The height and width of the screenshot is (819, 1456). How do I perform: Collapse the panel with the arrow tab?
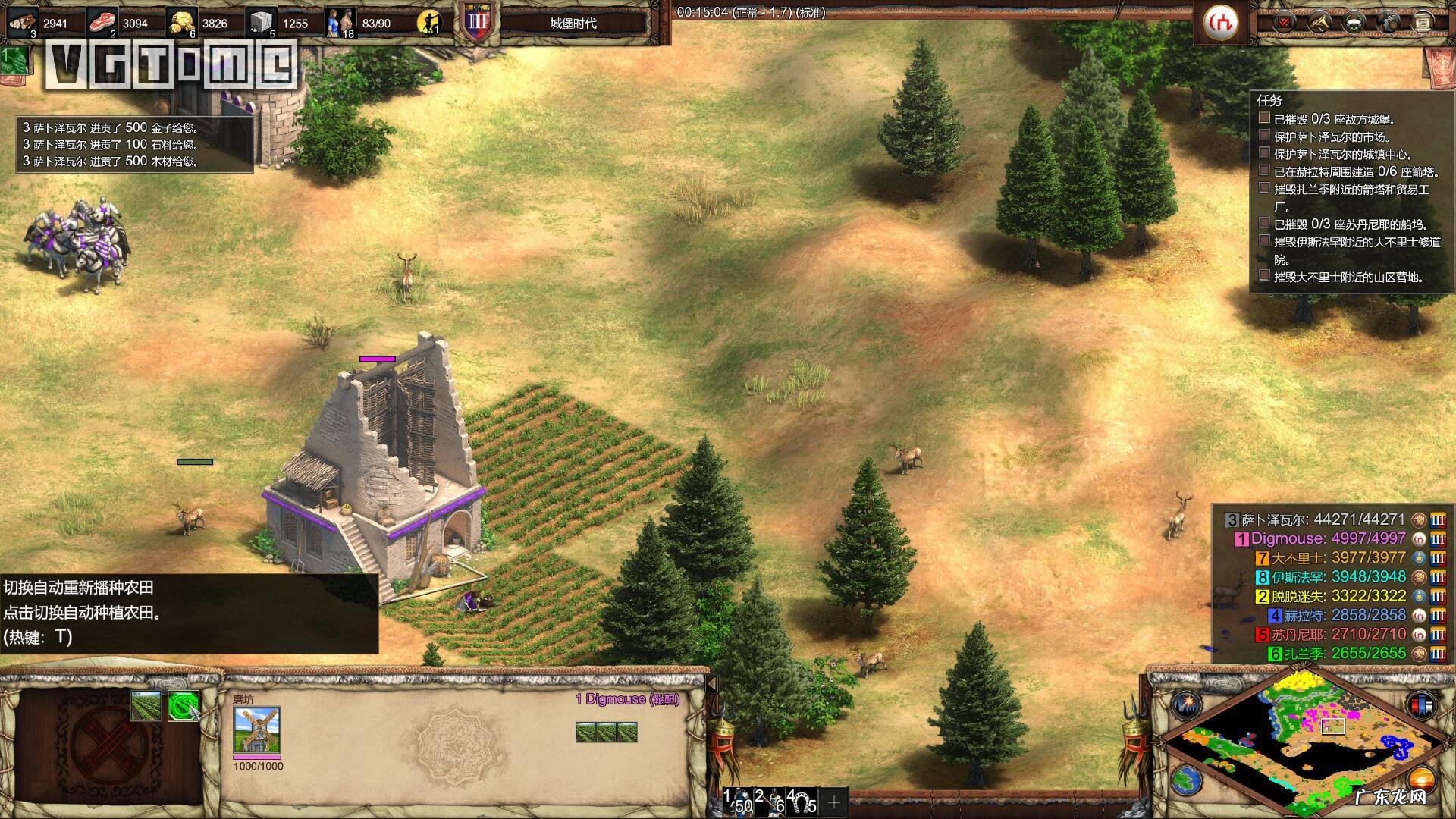(x=712, y=683)
